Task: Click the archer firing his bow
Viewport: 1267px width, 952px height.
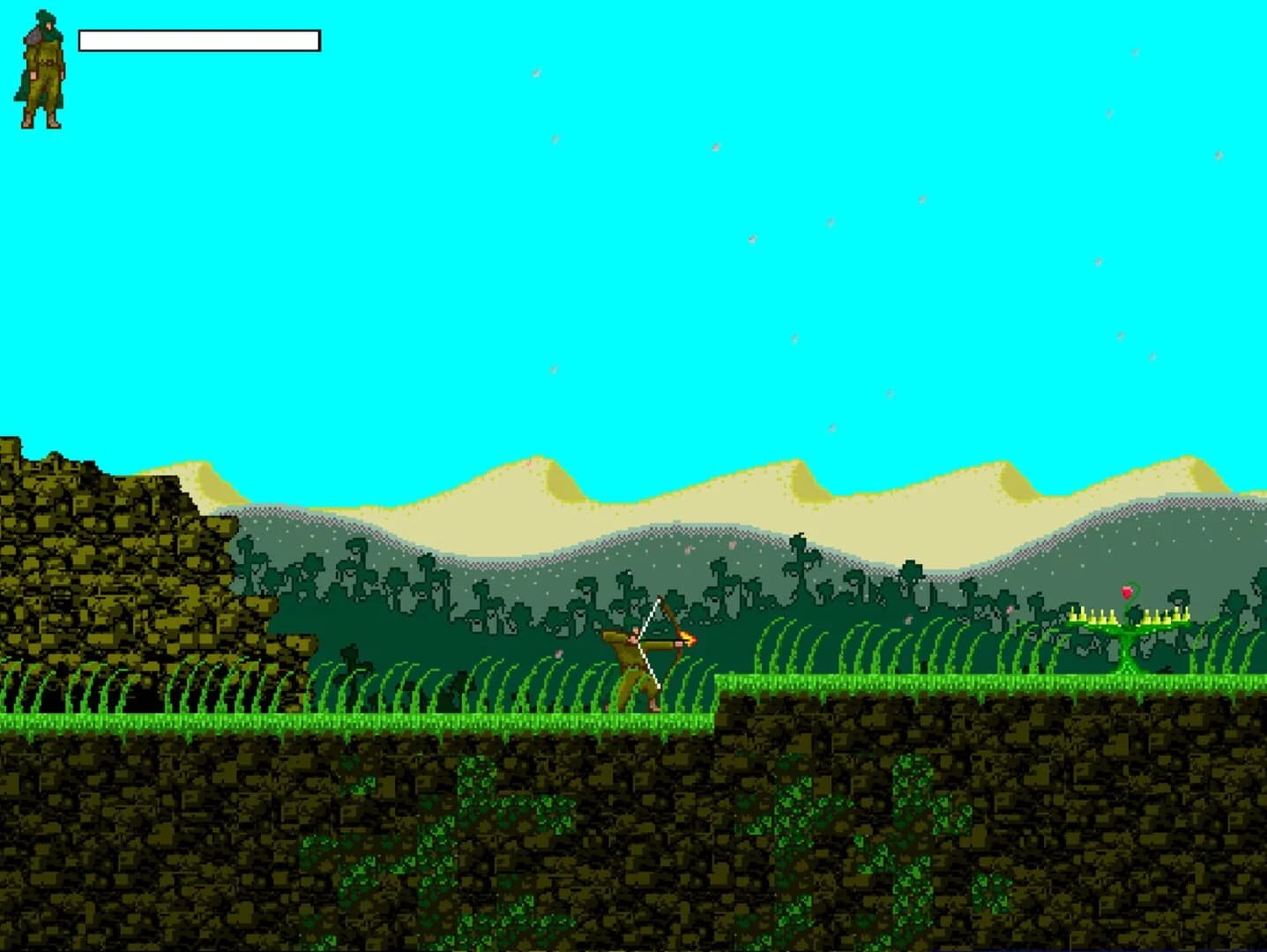Action: pyautogui.click(x=631, y=661)
